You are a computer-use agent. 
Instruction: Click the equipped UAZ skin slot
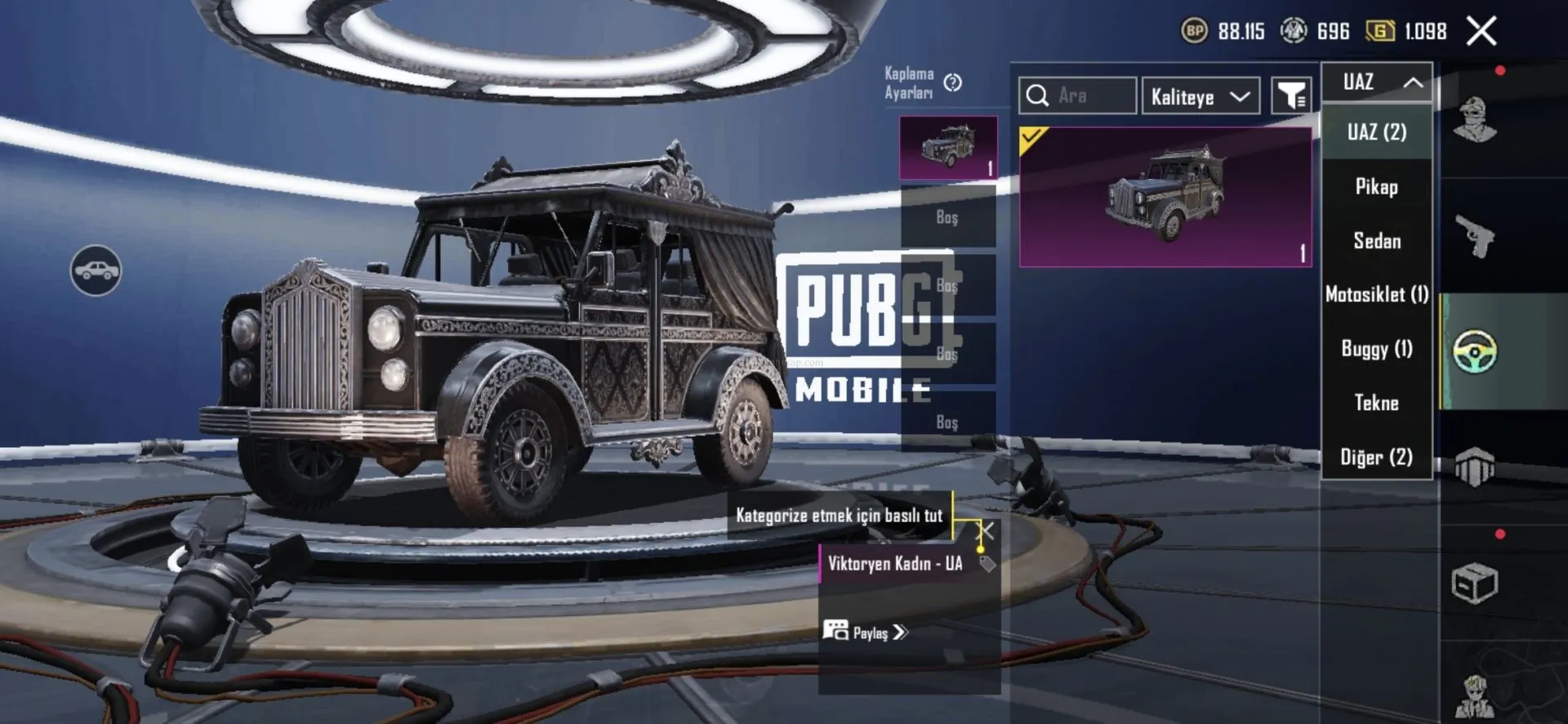click(948, 148)
